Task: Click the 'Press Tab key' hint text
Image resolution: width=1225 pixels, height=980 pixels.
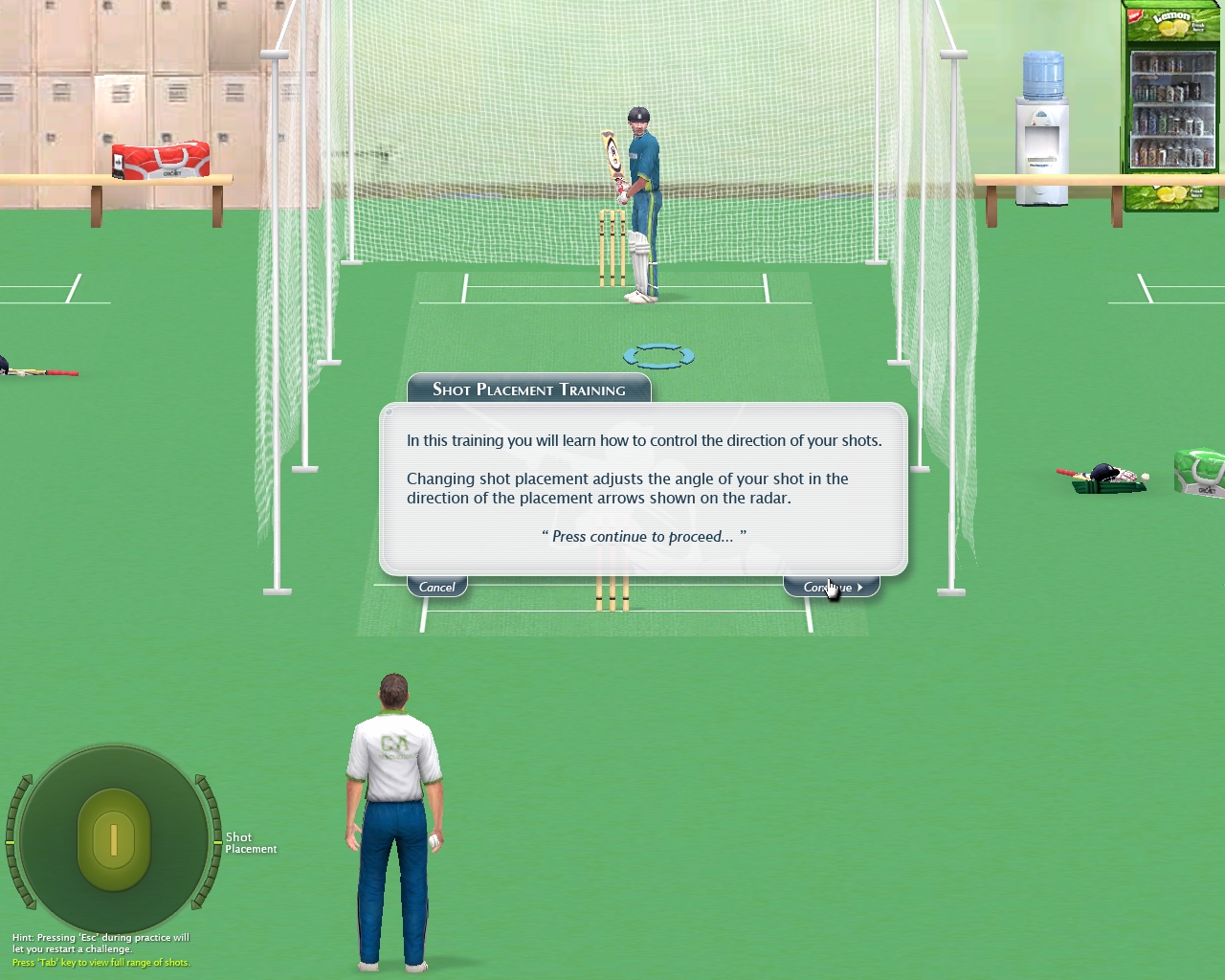Action: (100, 963)
